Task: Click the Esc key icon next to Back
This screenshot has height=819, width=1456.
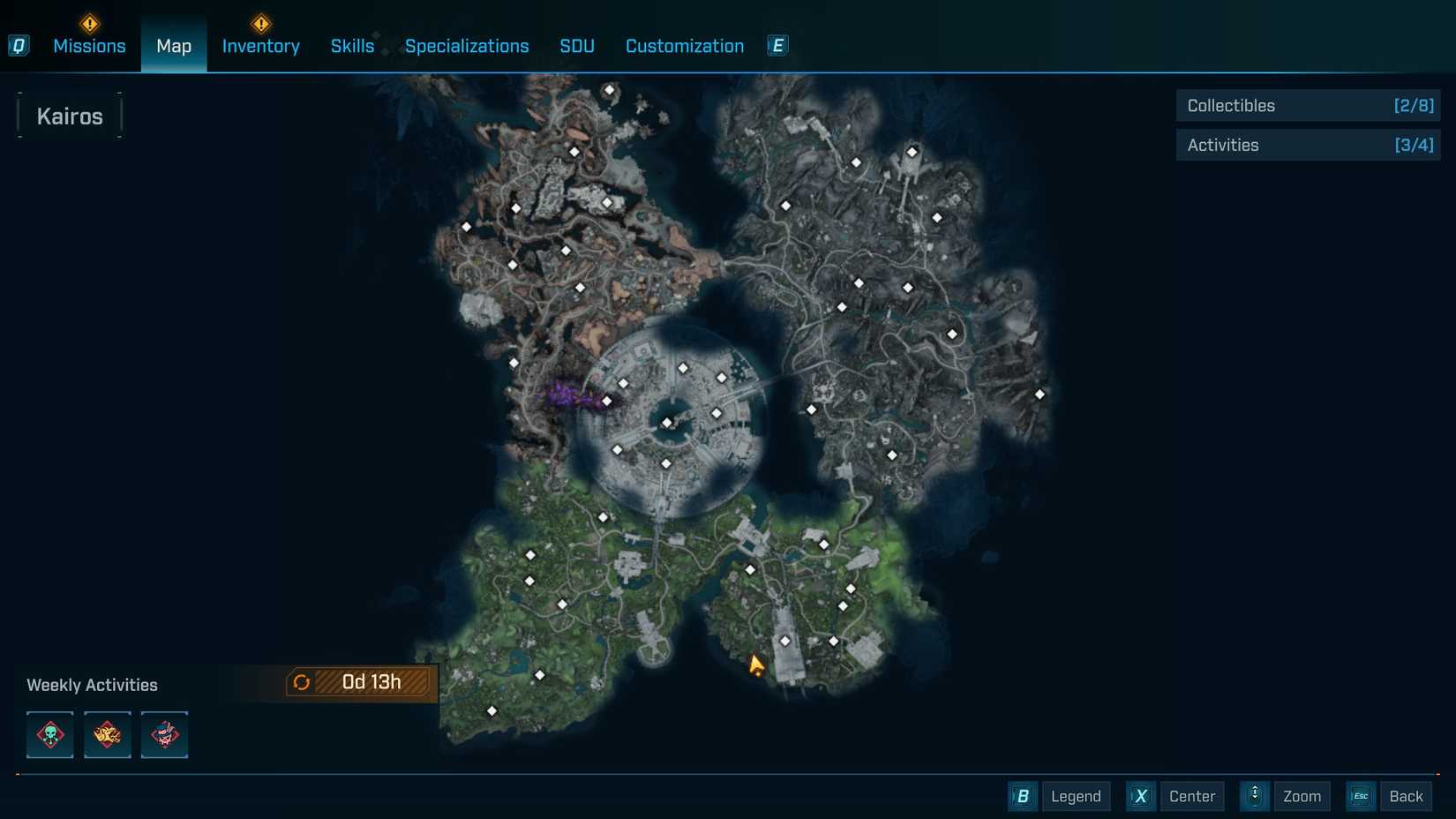Action: click(x=1360, y=796)
